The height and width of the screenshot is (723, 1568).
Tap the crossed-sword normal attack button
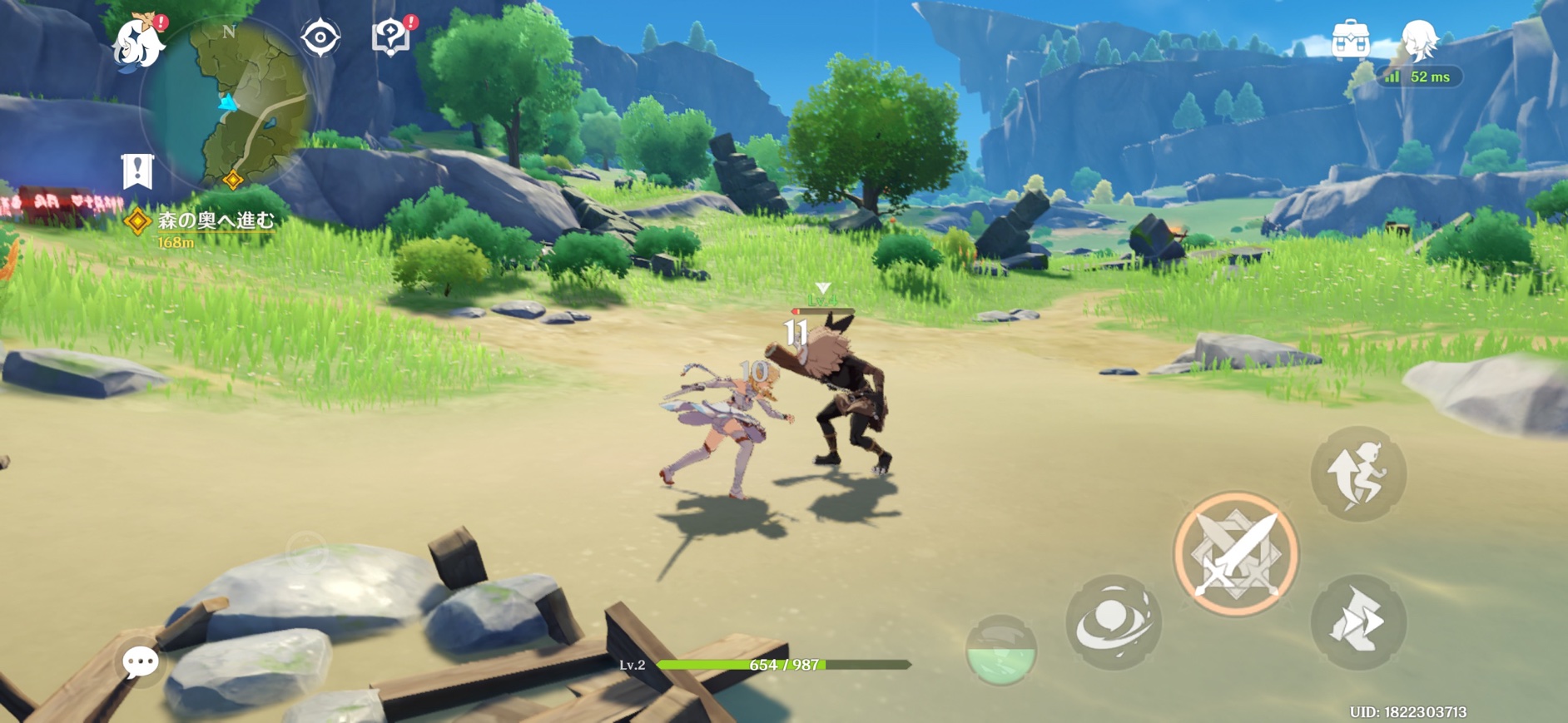click(1236, 554)
